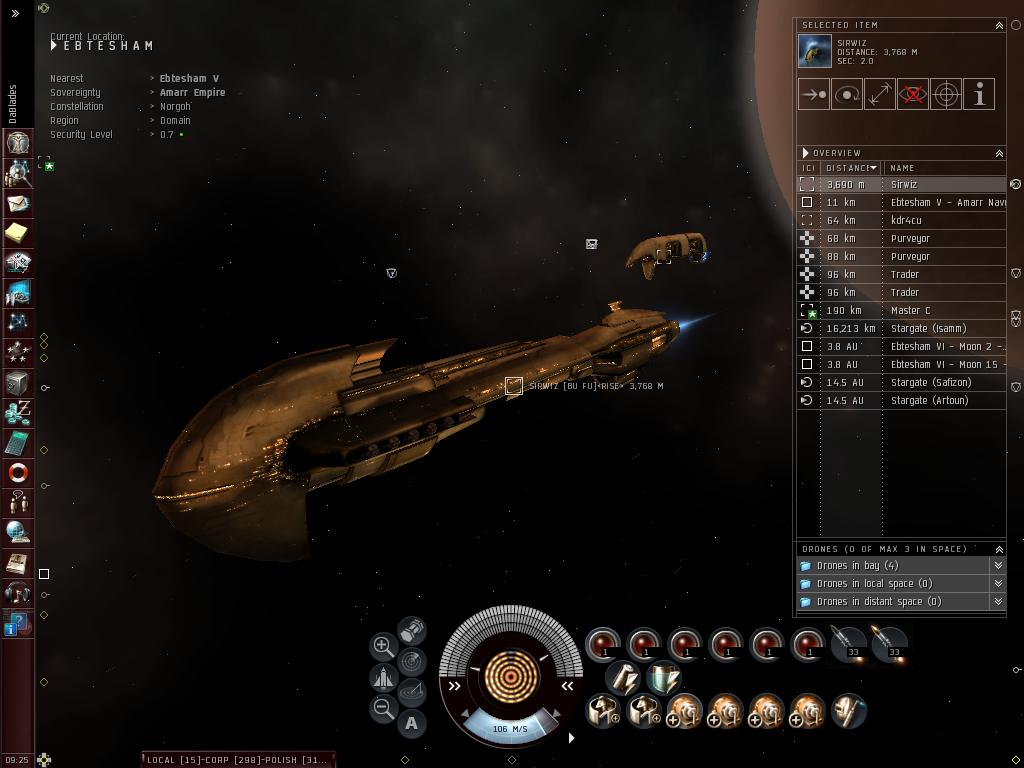Orbit the selected item

[847, 95]
